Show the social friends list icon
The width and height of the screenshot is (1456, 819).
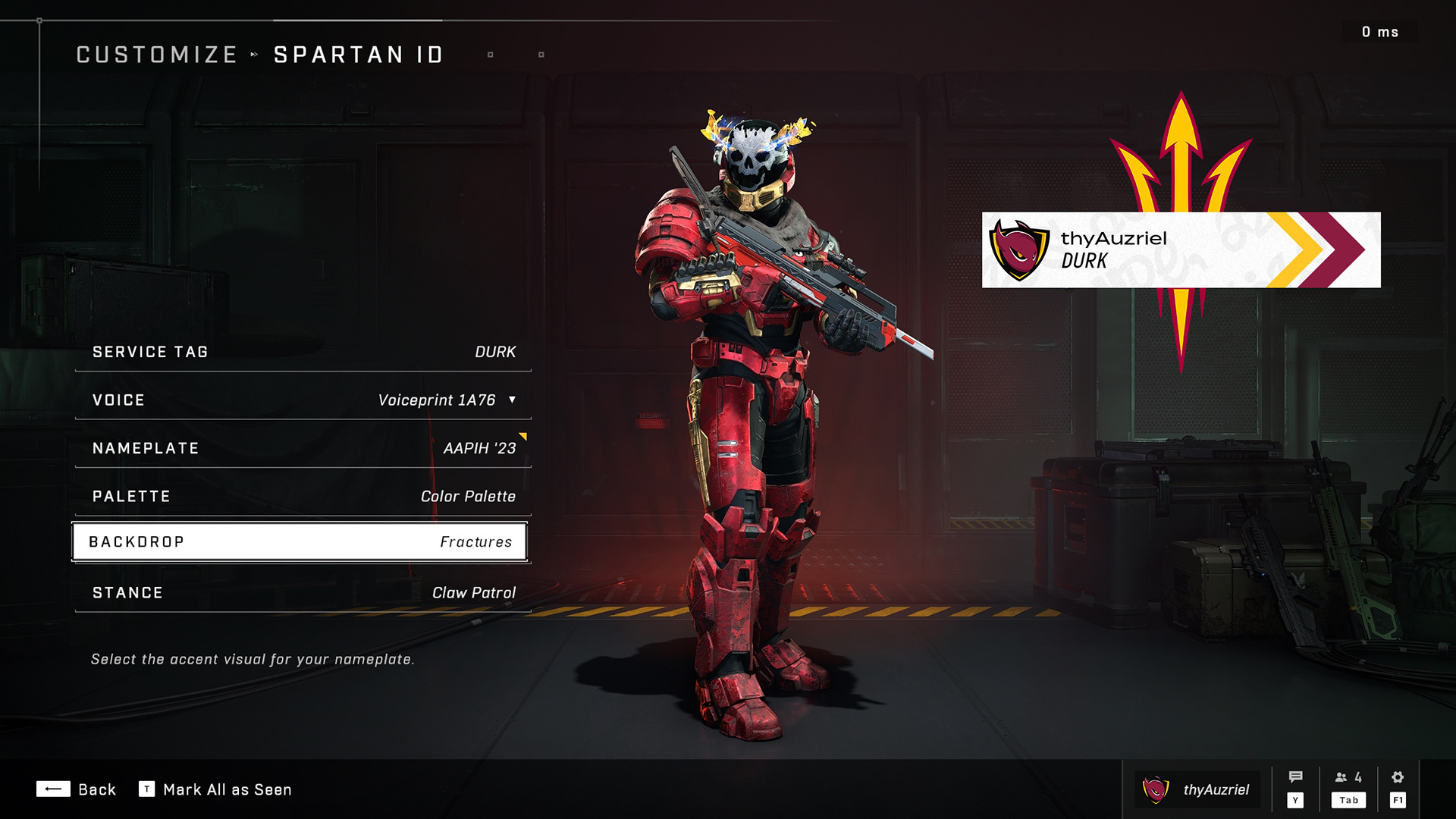pos(1348,778)
